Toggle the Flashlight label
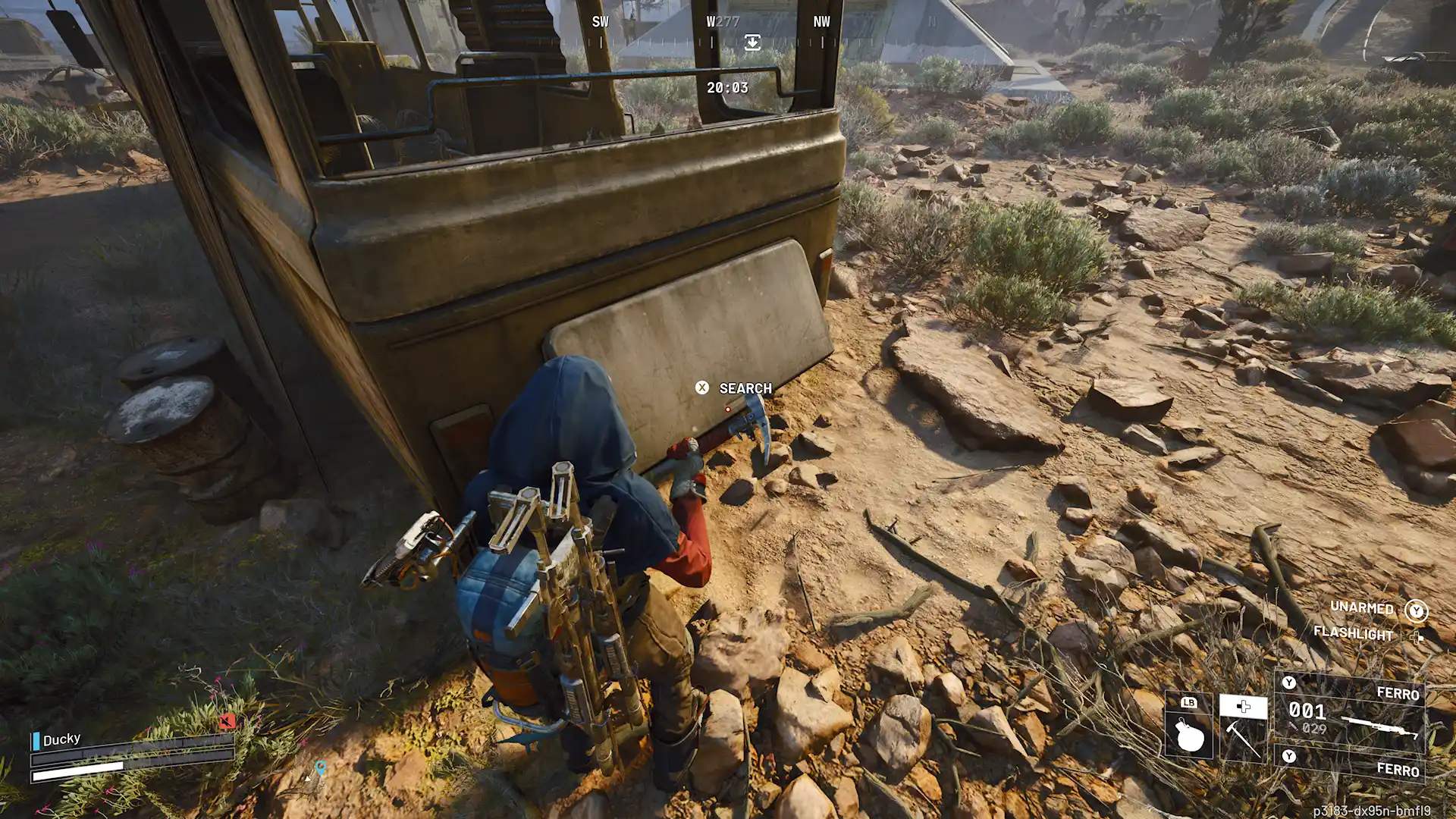 (1353, 633)
